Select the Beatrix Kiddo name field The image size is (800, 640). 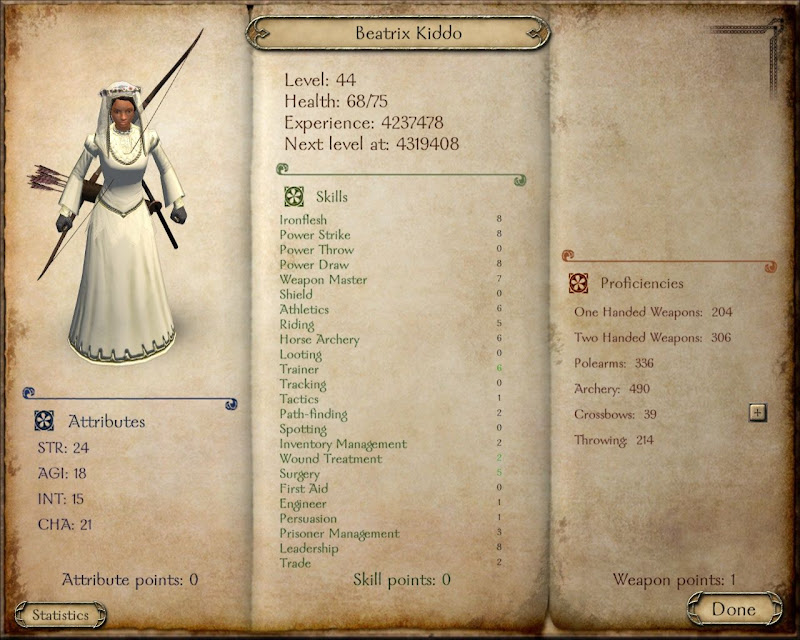point(398,33)
